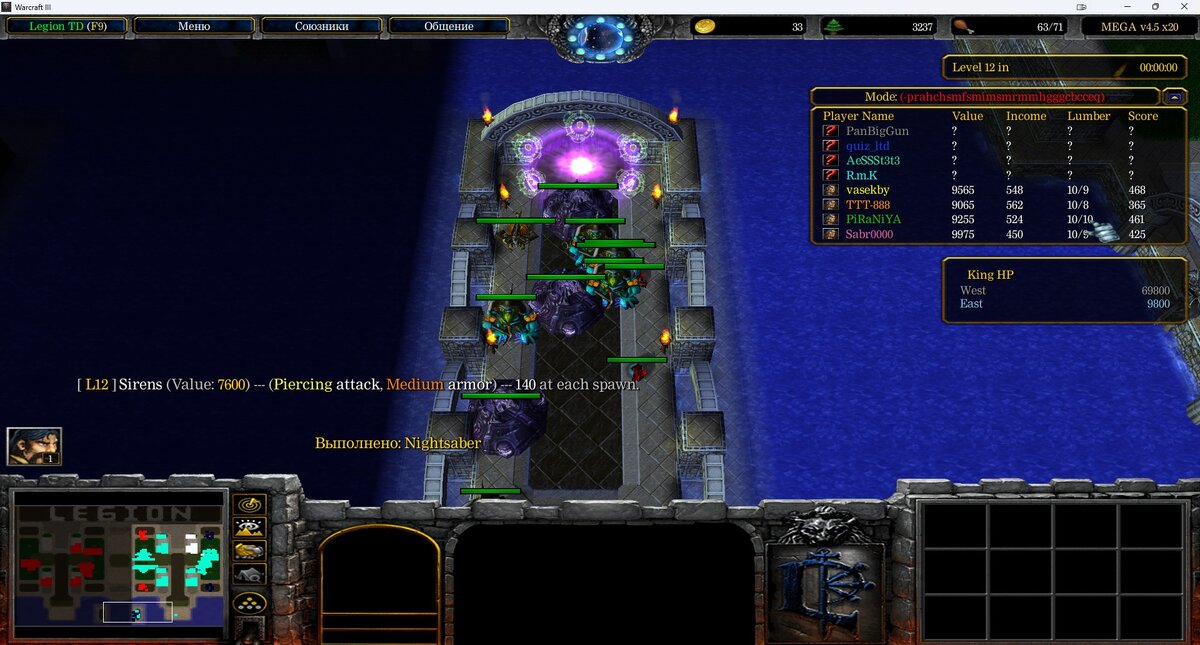
Task: Close the Warcraft III window
Action: tap(1183, 6)
